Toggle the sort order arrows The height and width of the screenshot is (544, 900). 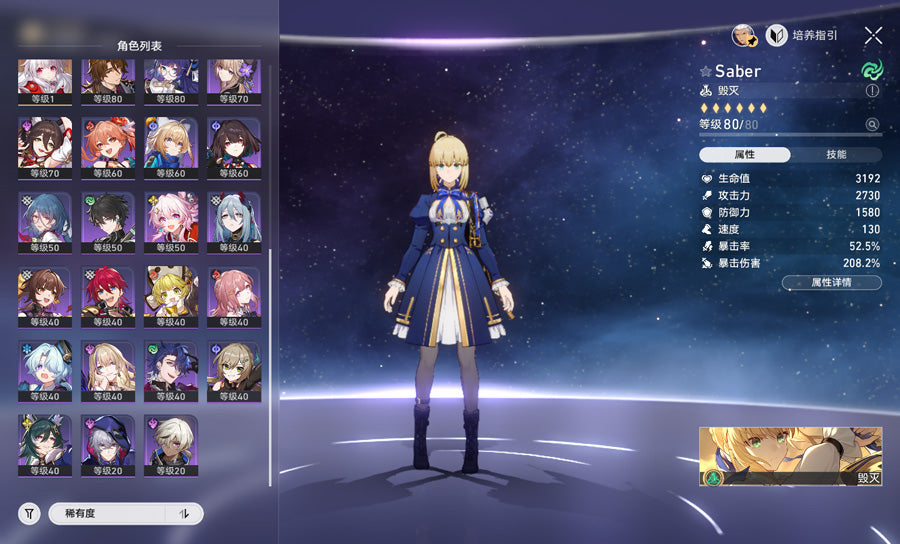point(184,514)
